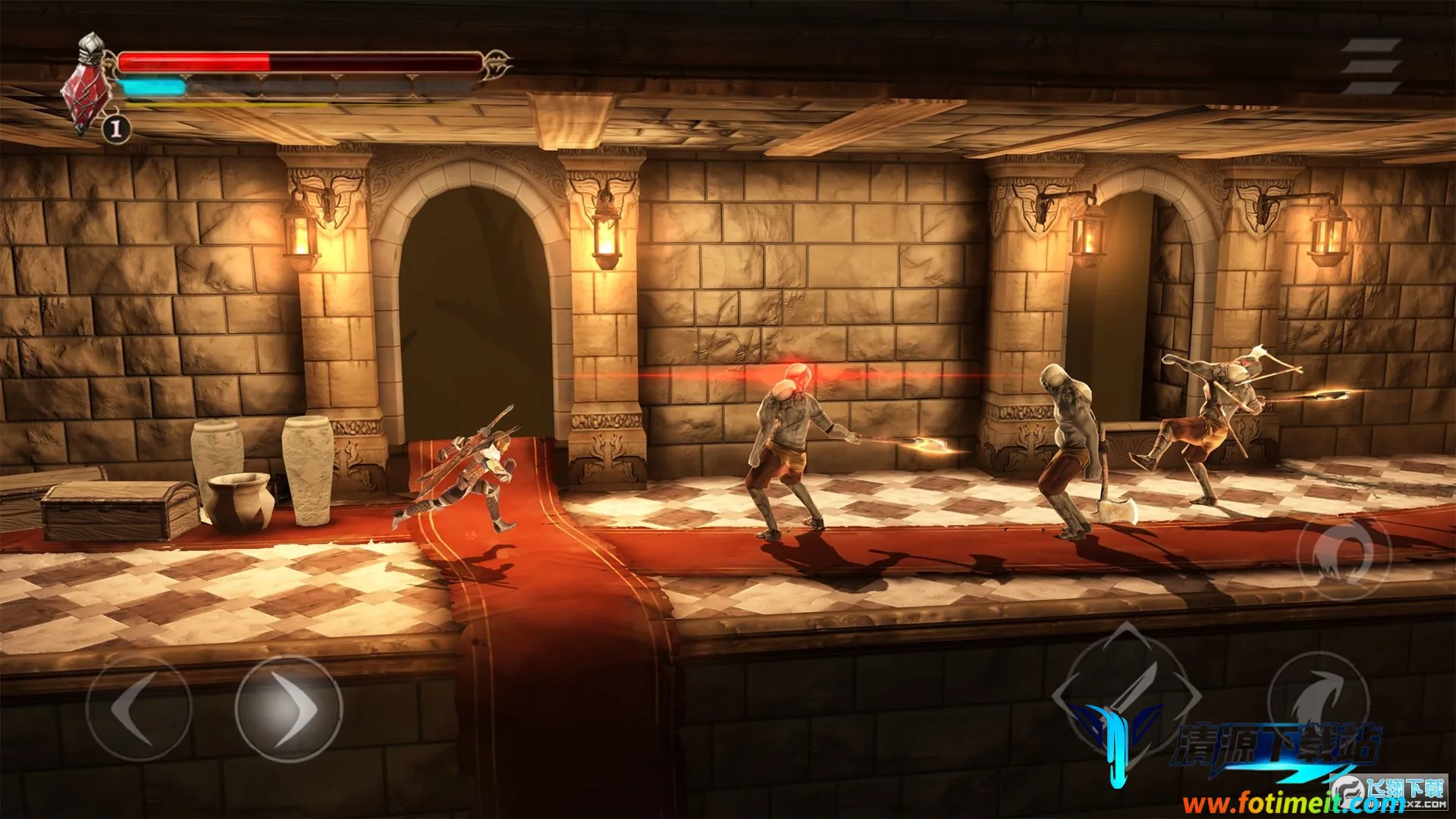Activate the upward-arrow jump button

pos(1318,699)
